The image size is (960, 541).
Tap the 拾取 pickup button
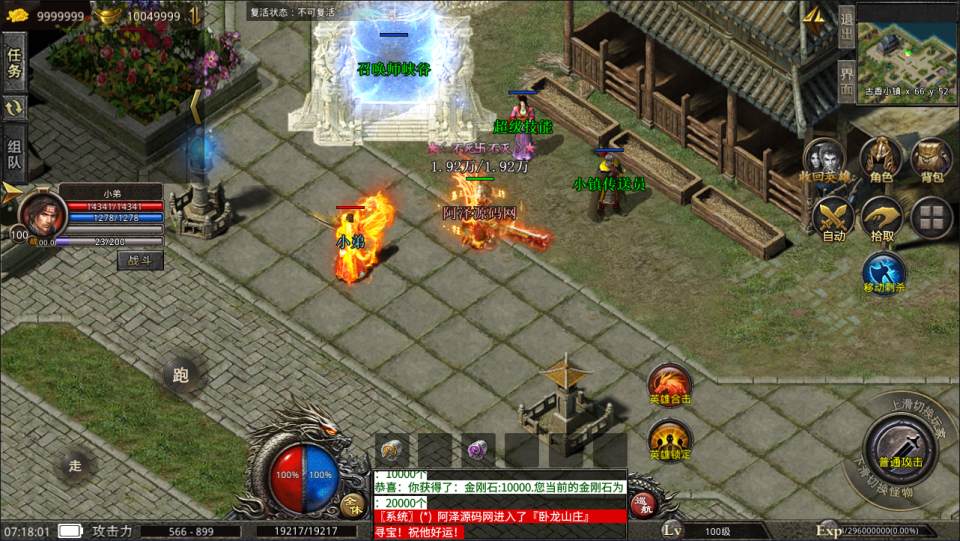pyautogui.click(x=881, y=218)
